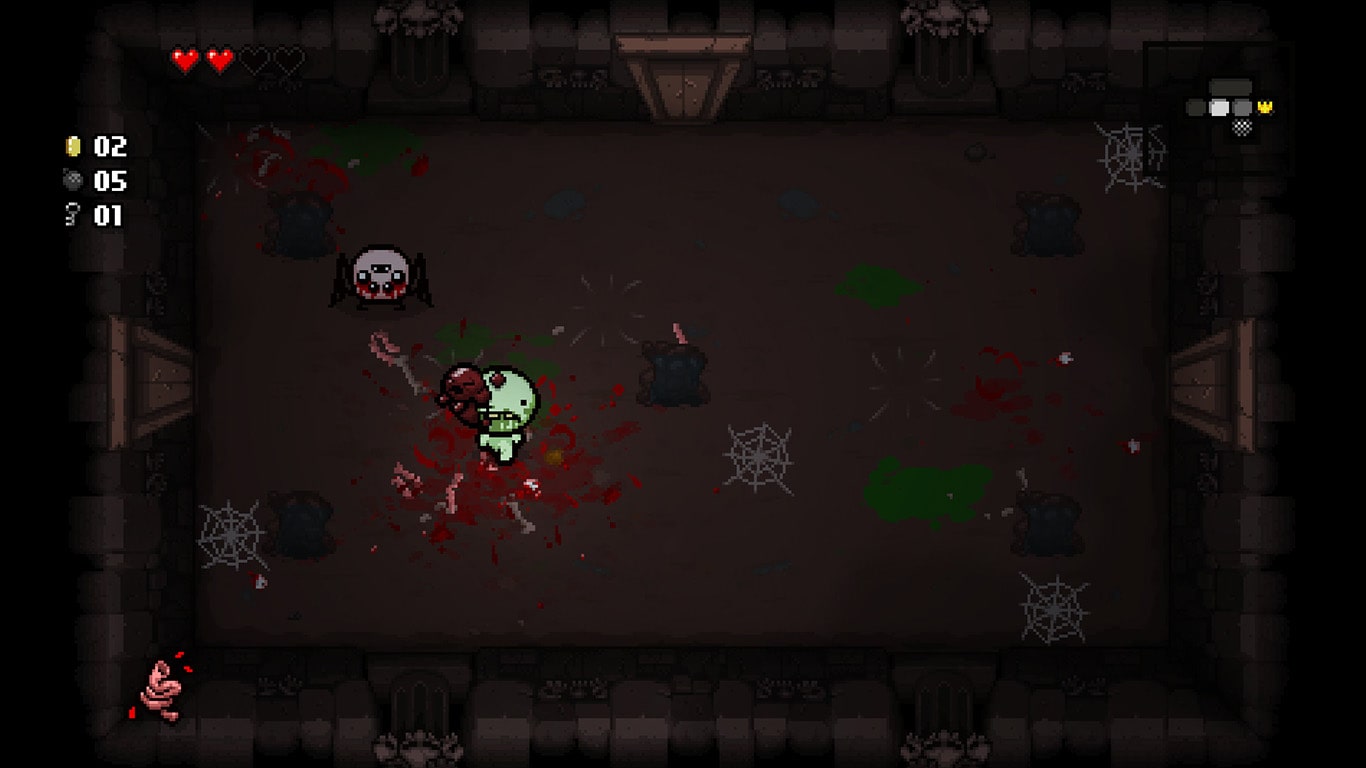Select the dark room square above on the minimap
Screen dimensions: 1366x768
coord(1230,85)
